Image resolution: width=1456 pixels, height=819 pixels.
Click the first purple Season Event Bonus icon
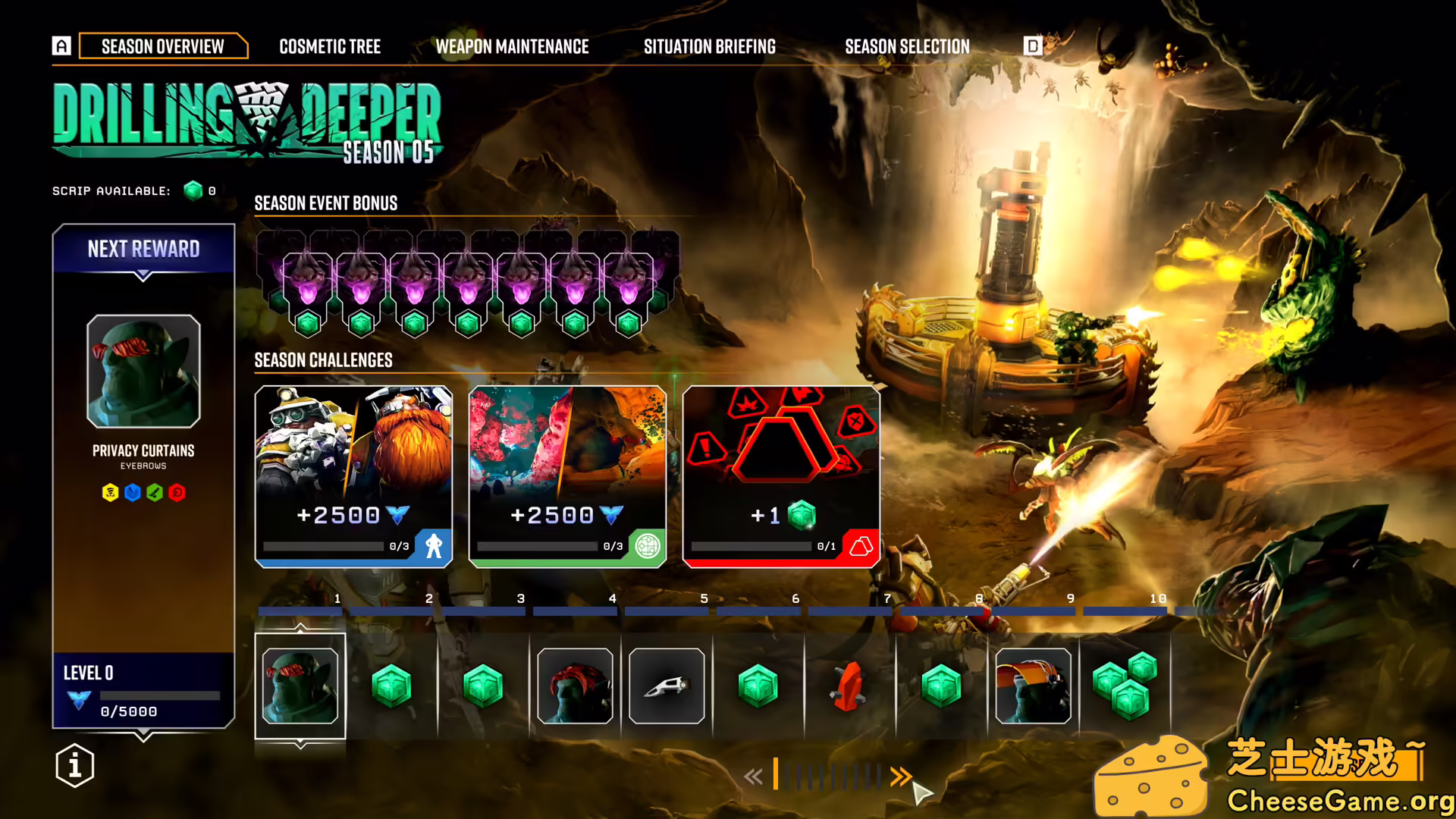point(307,279)
